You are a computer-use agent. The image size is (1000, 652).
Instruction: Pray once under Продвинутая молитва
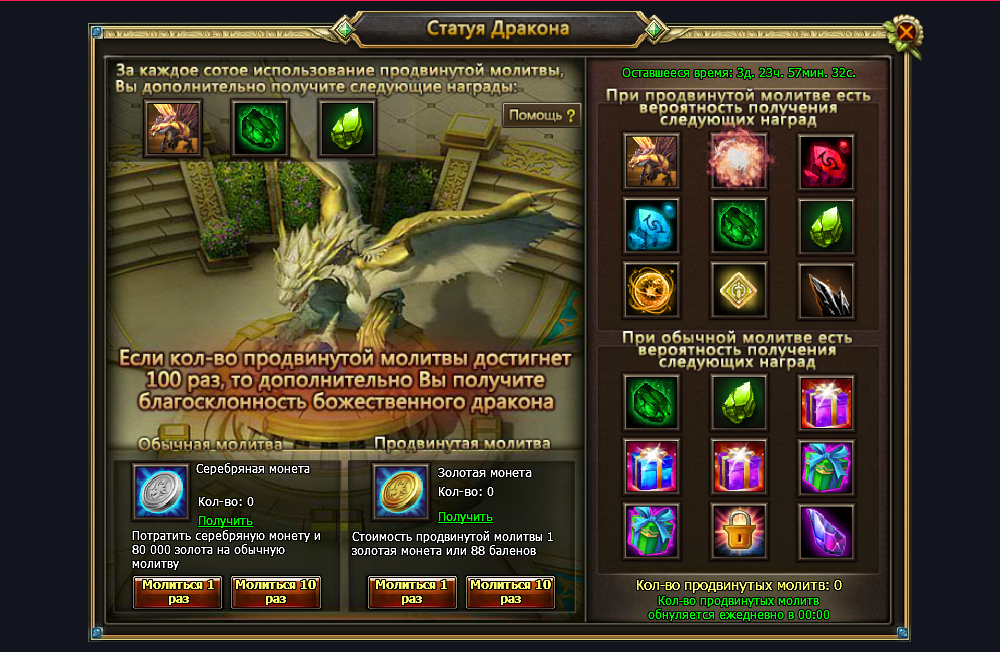[412, 592]
